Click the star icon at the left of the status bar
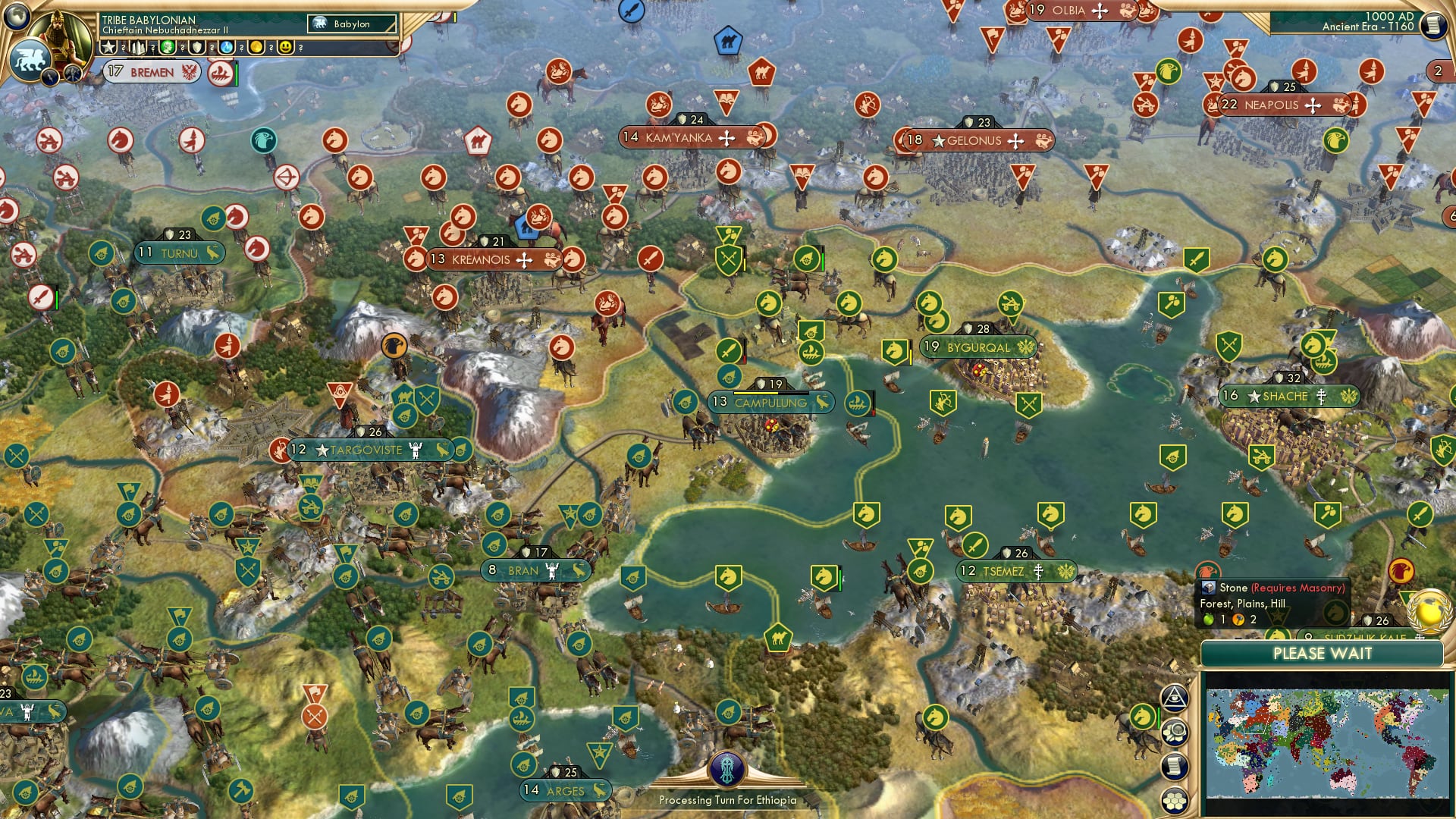1456x819 pixels. (108, 47)
